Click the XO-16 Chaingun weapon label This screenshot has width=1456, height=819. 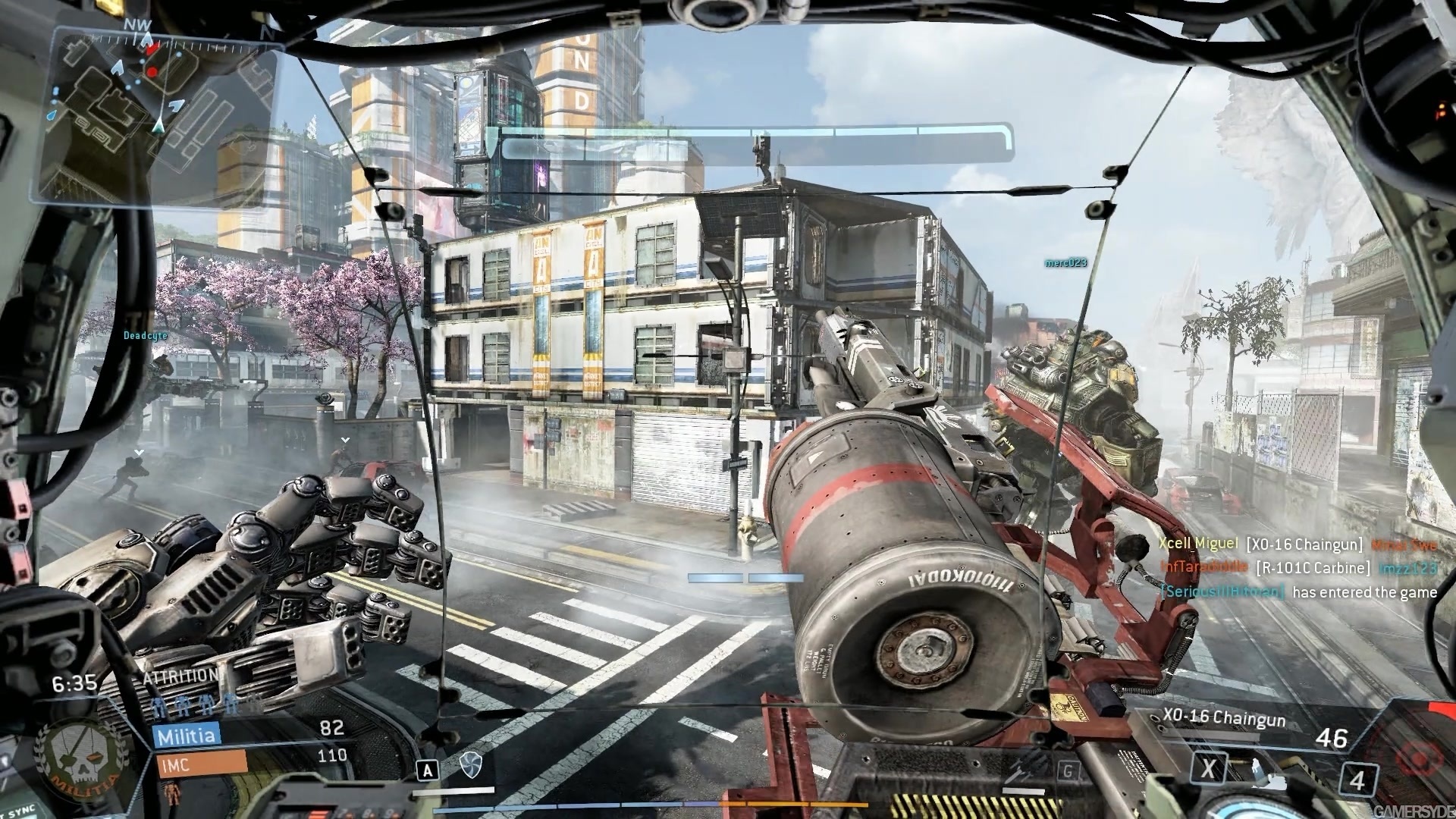click(x=1223, y=718)
